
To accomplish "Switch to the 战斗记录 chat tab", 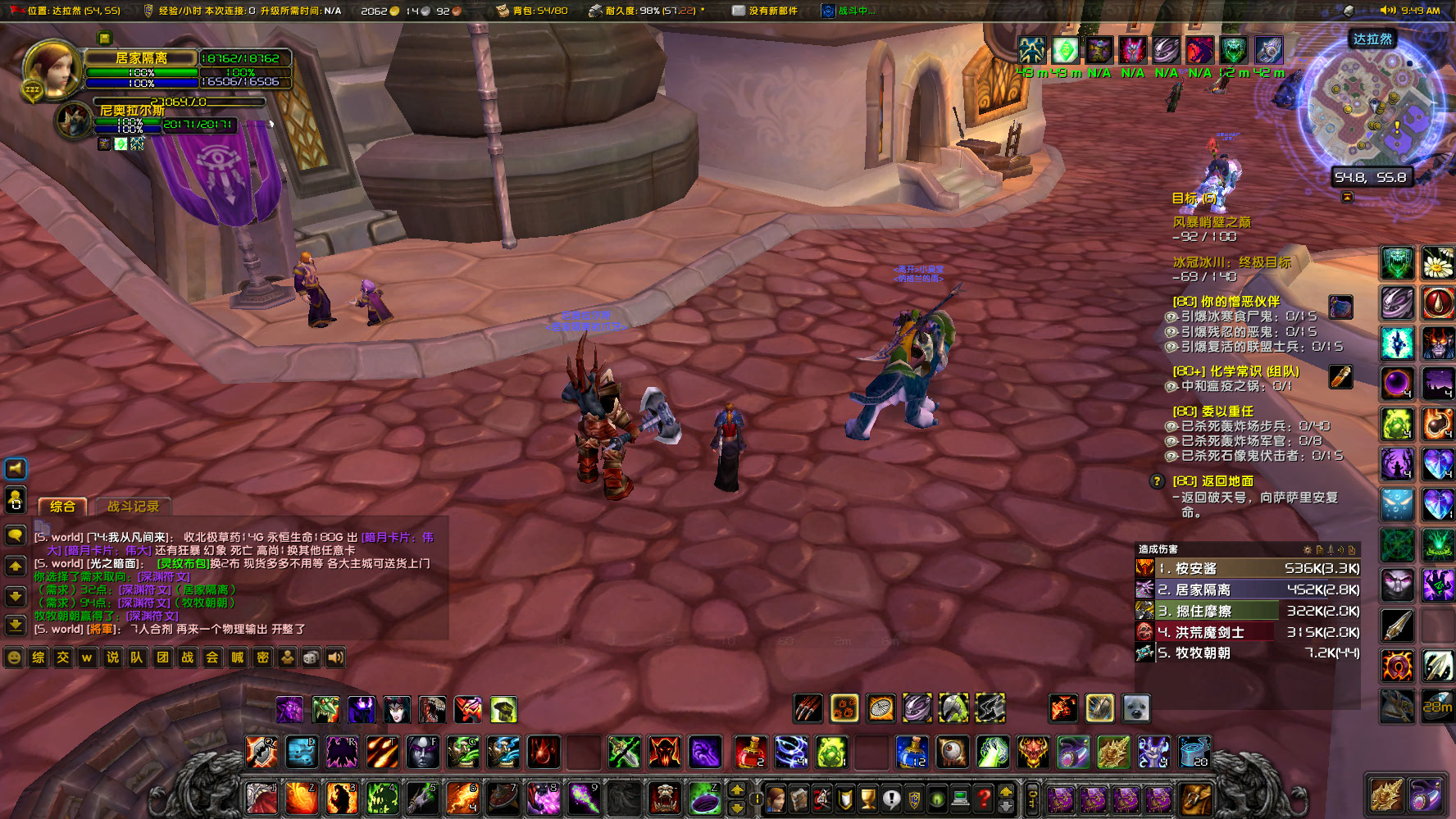I will tap(133, 506).
